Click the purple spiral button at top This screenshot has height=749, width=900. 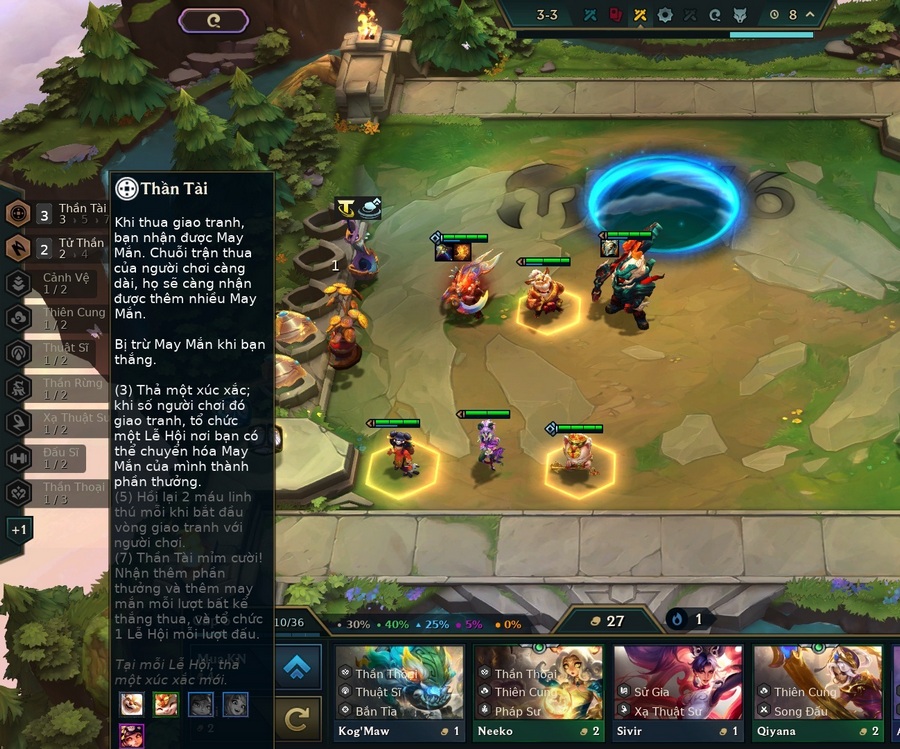coord(214,19)
